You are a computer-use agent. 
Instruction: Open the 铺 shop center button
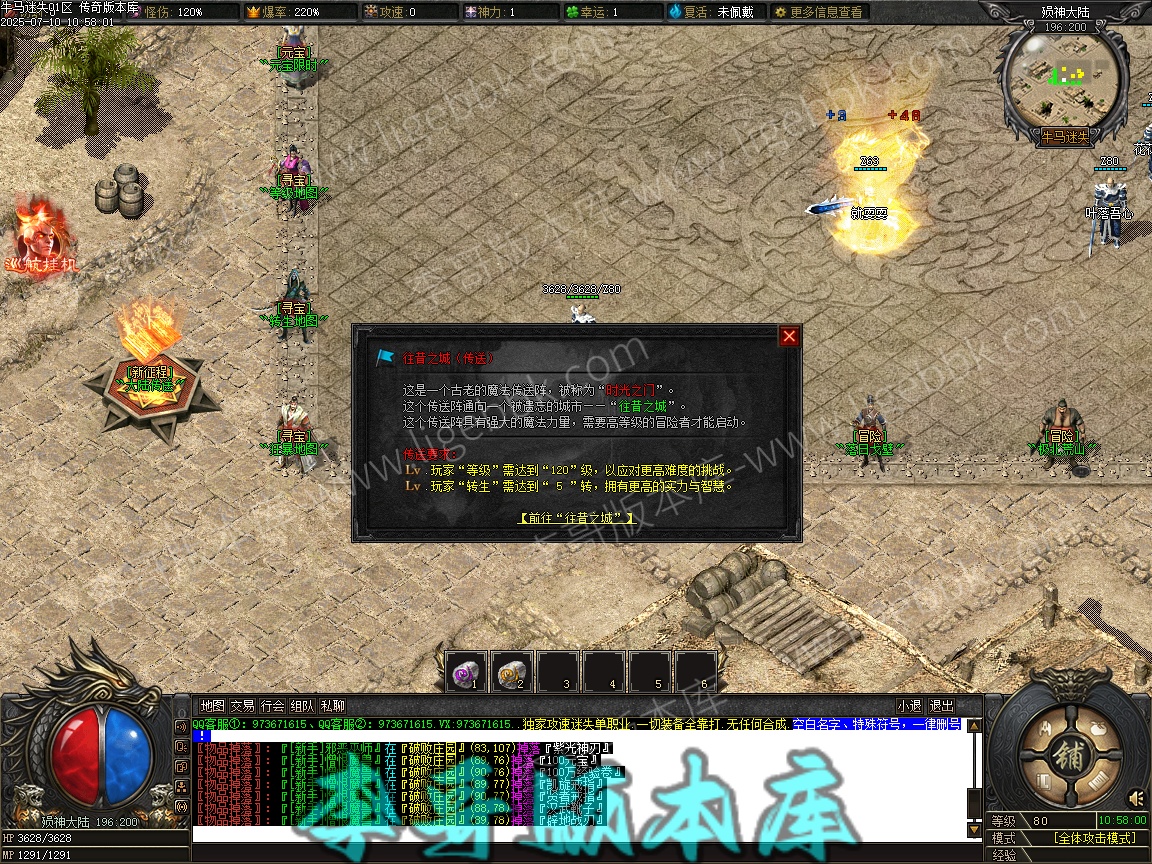tap(1070, 752)
